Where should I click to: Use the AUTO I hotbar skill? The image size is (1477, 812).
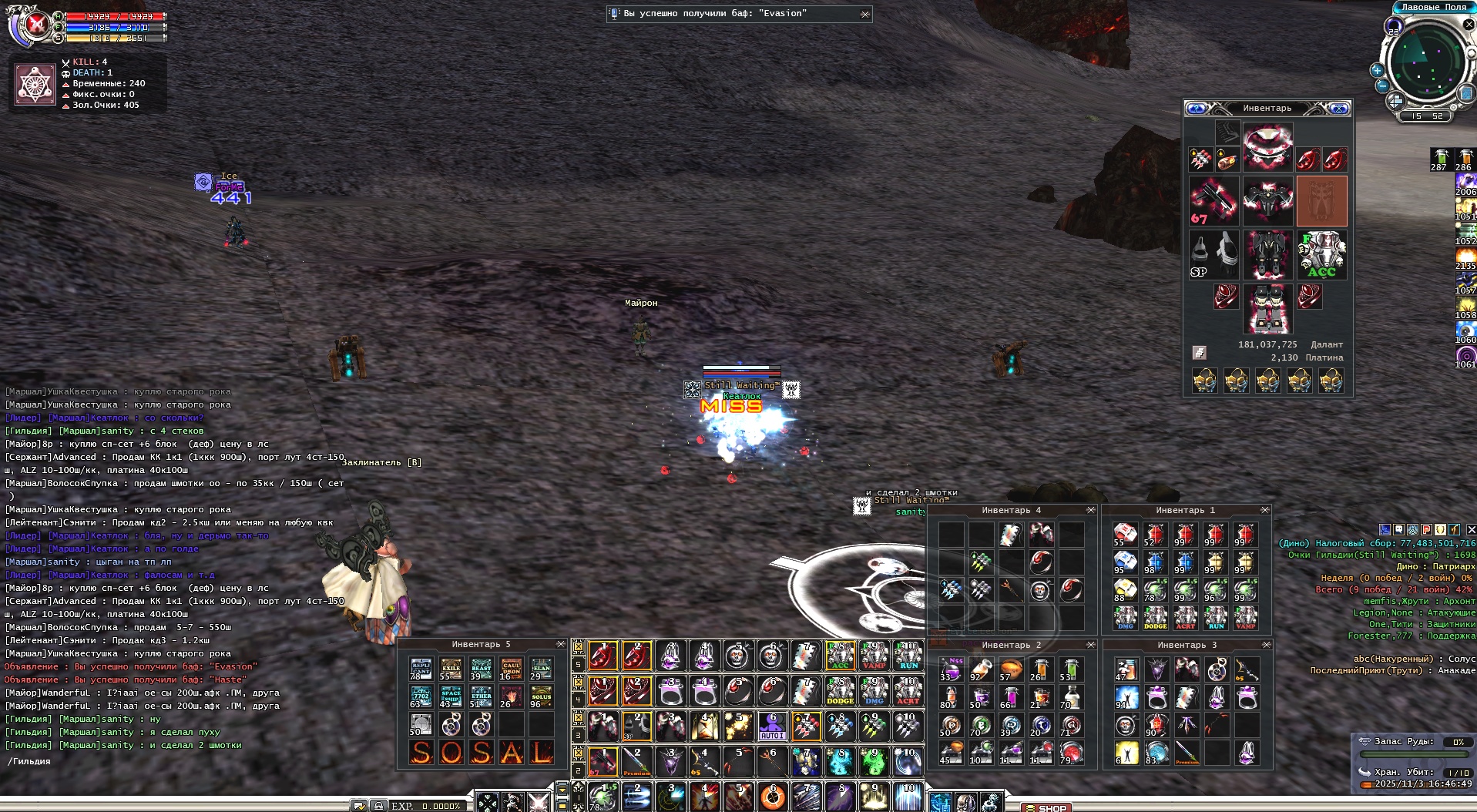pos(772,726)
